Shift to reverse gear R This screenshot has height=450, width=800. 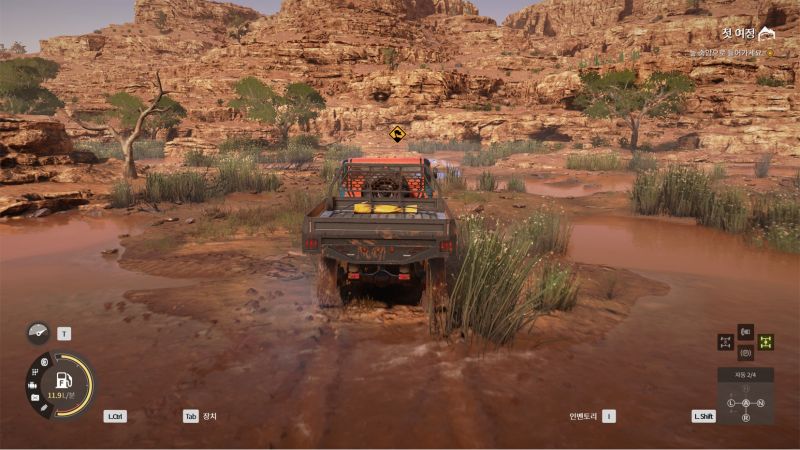pyautogui.click(x=745, y=416)
